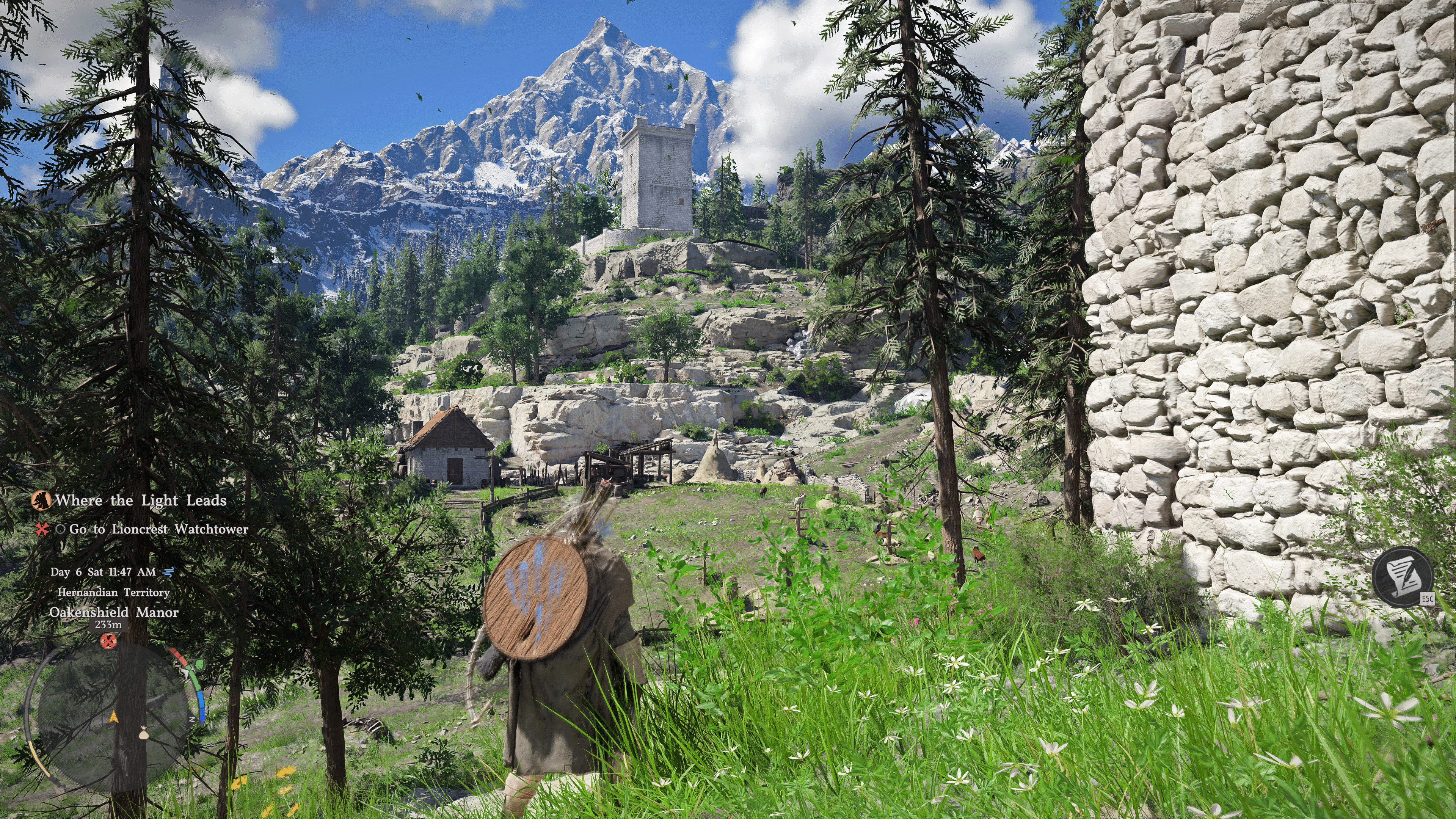The width and height of the screenshot is (1456, 819).
Task: Click the red quest marker above the minimap
Action: (108, 640)
